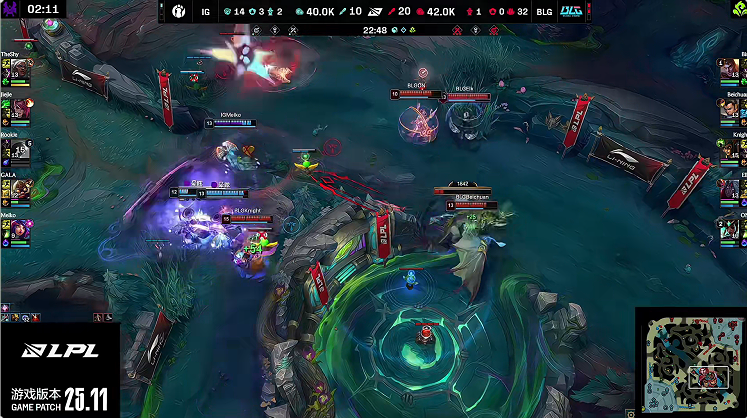Screen dimensions: 747x418
Task: Click the LPL logo banner
Action: (60, 353)
